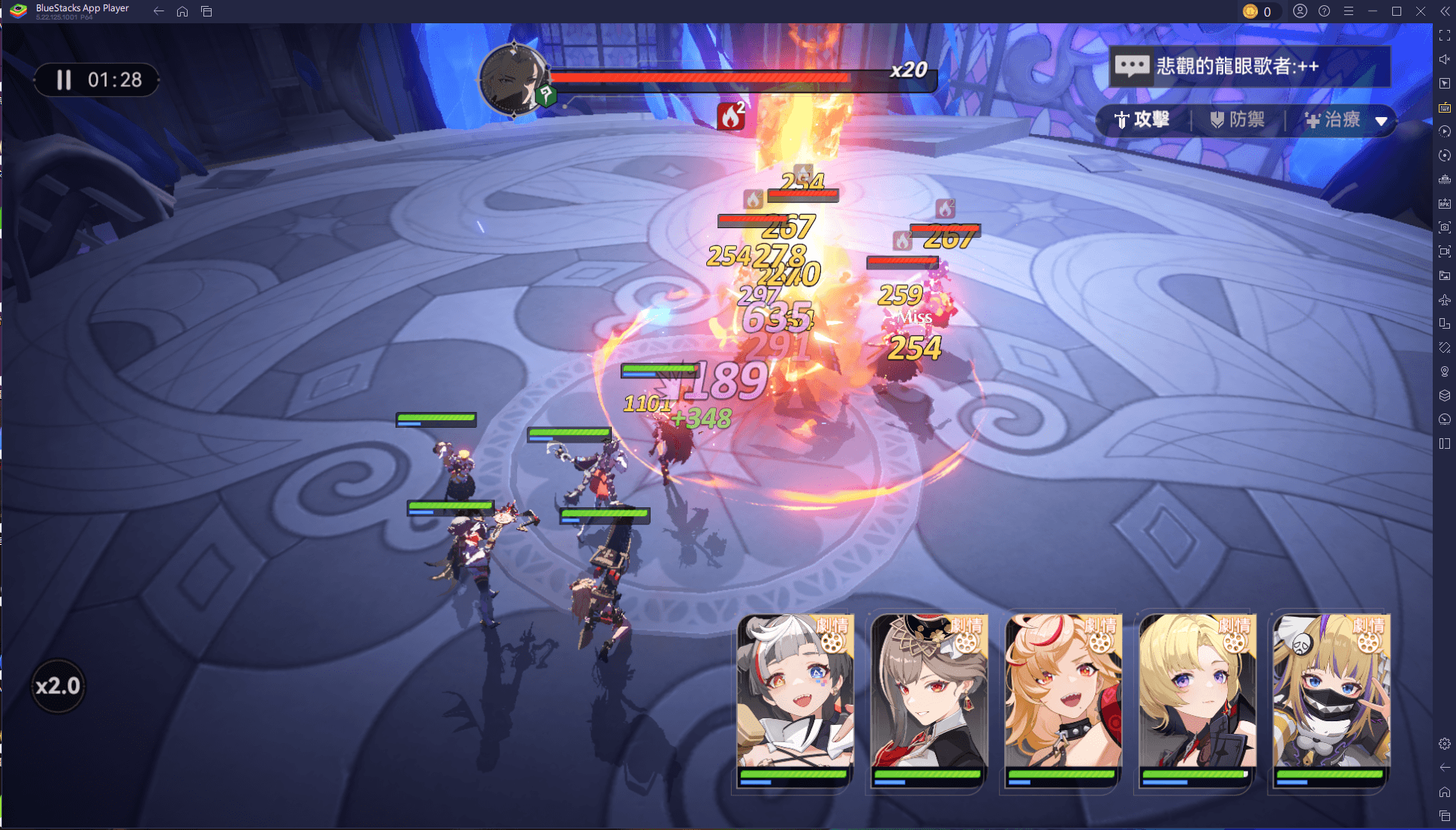
Task: Pause the battle
Action: point(64,80)
